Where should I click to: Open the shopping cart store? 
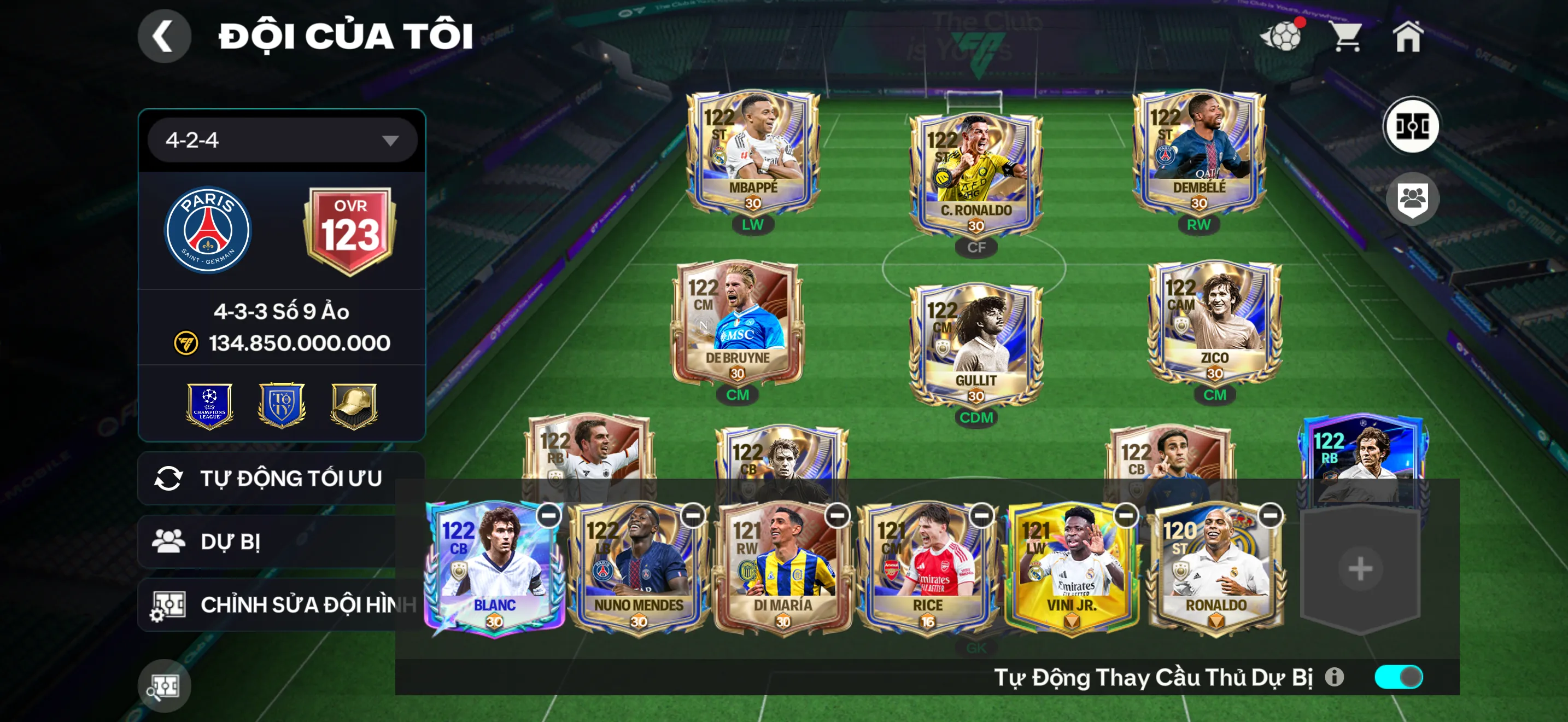pyautogui.click(x=1347, y=37)
